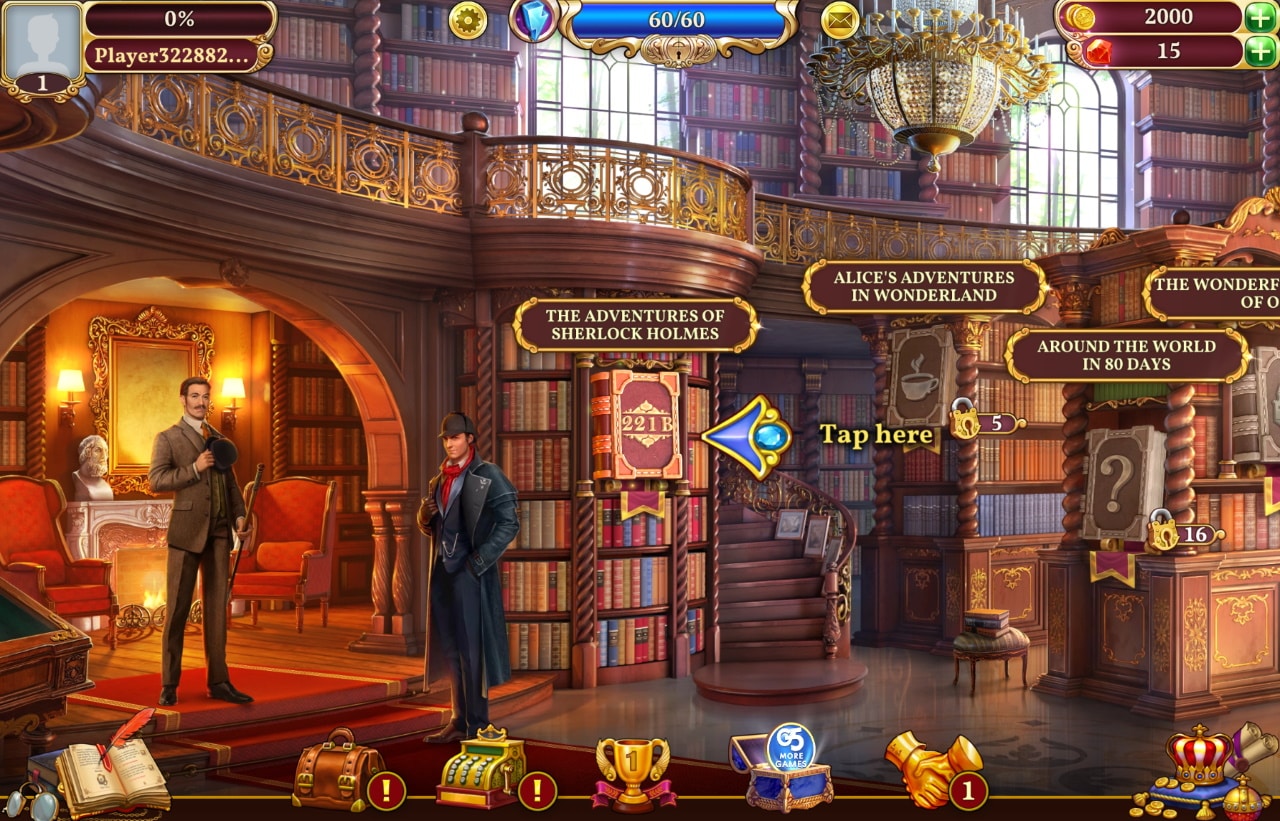Open the leather suitcase inventory
The height and width of the screenshot is (821, 1280).
point(337,770)
